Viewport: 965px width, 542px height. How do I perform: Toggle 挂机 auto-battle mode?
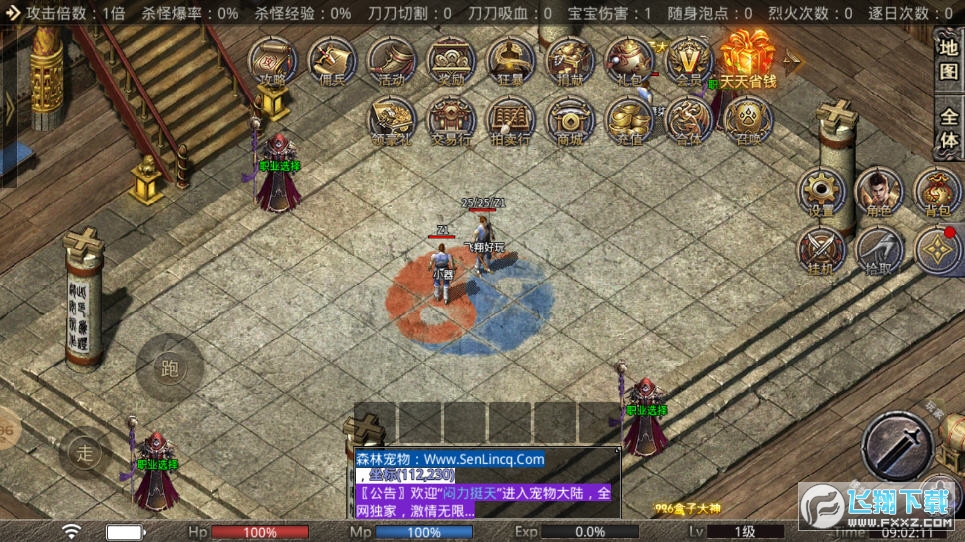[x=822, y=250]
